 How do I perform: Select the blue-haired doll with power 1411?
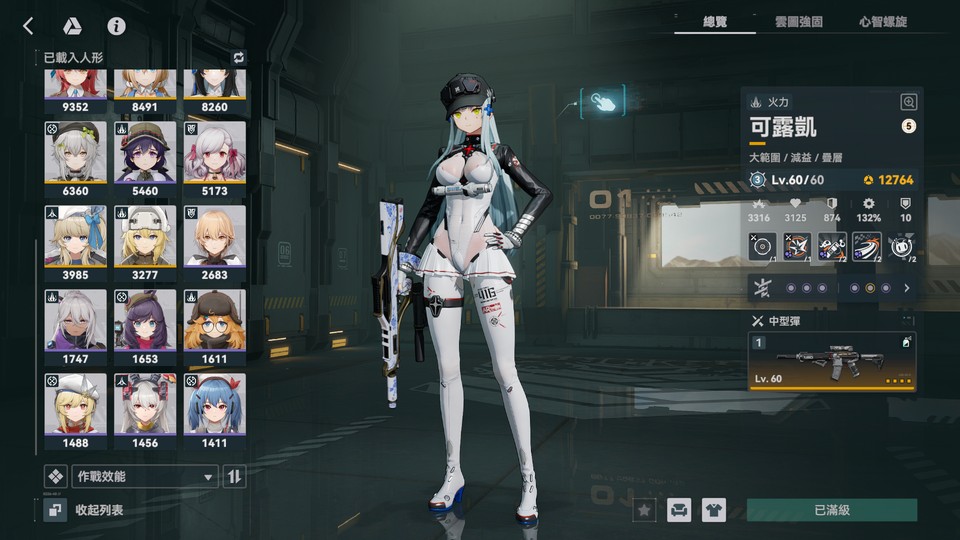pyautogui.click(x=215, y=409)
